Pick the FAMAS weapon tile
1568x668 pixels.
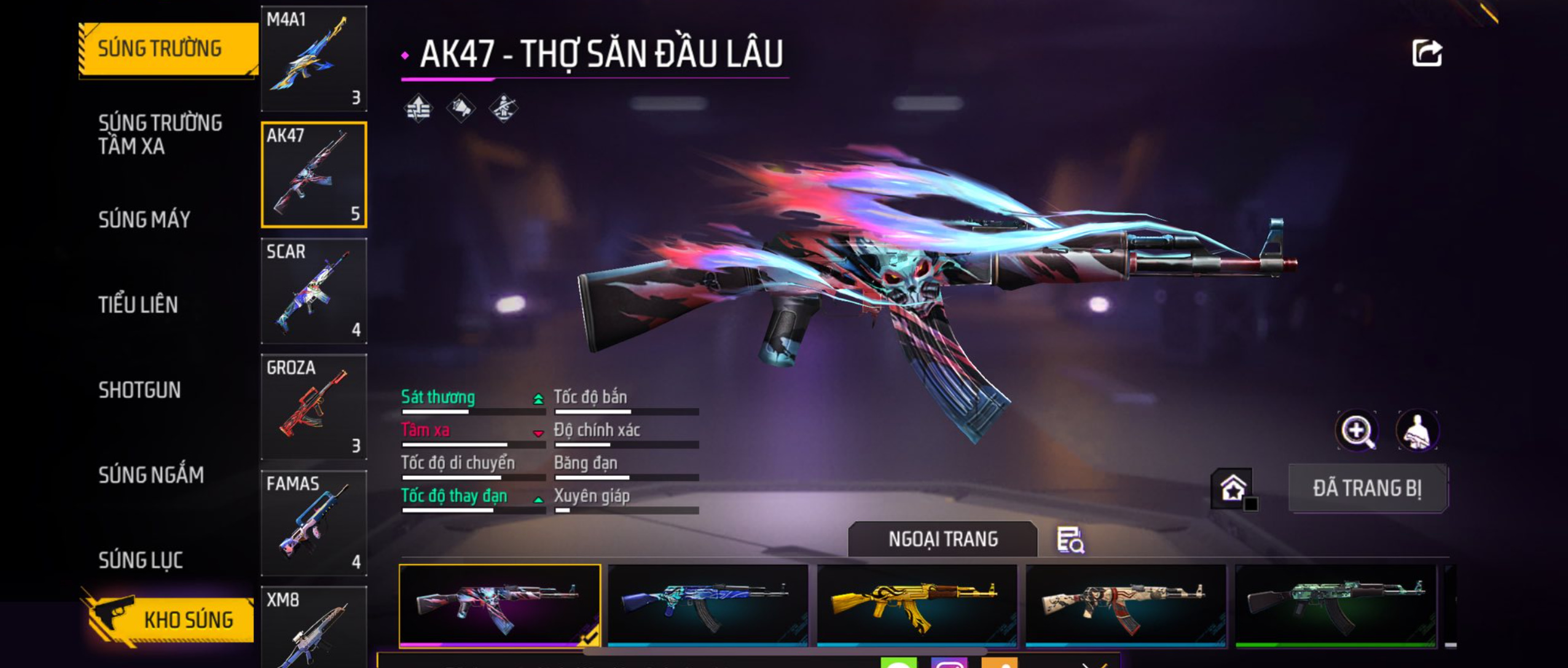tap(314, 523)
